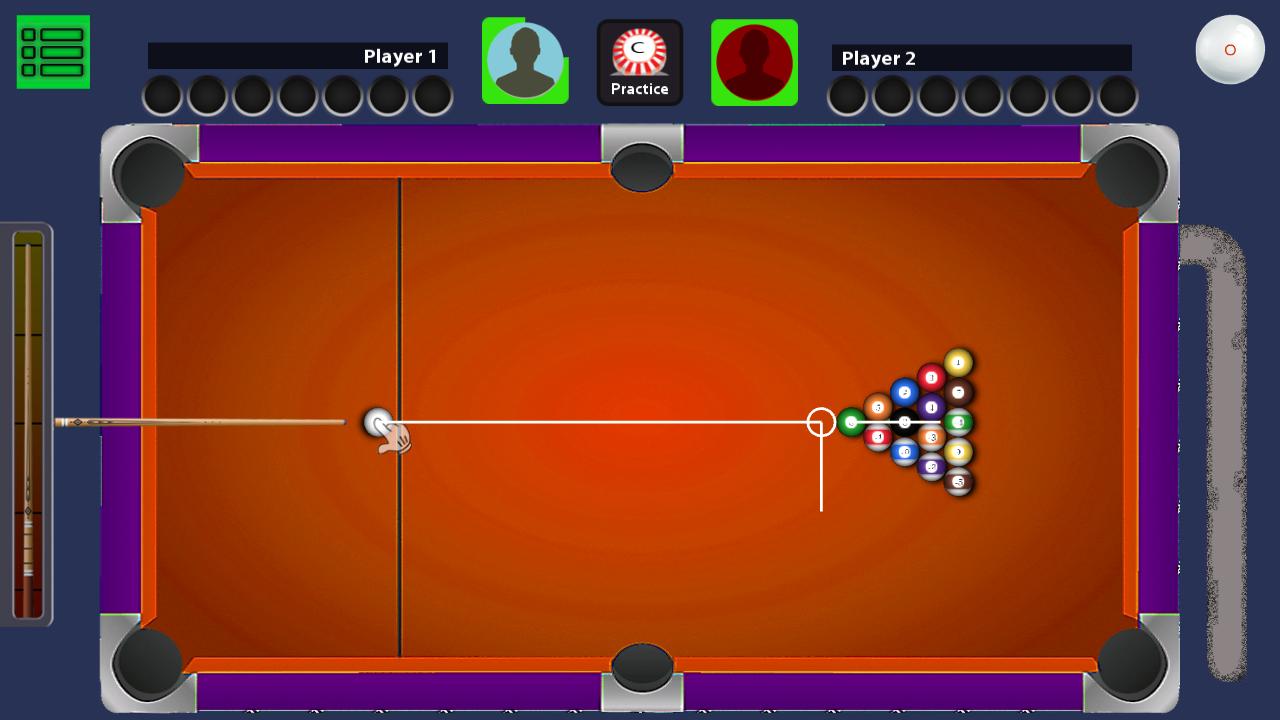Select the Practice mode icon
Image resolution: width=1280 pixels, height=720 pixels.
pos(640,52)
